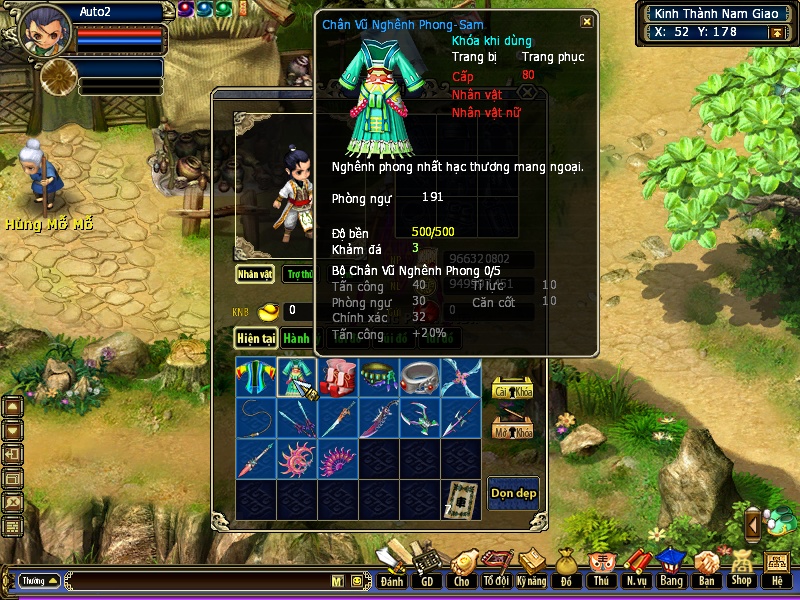The image size is (800, 600).
Task: Open the Kỹ năng skills menu
Action: [x=531, y=567]
